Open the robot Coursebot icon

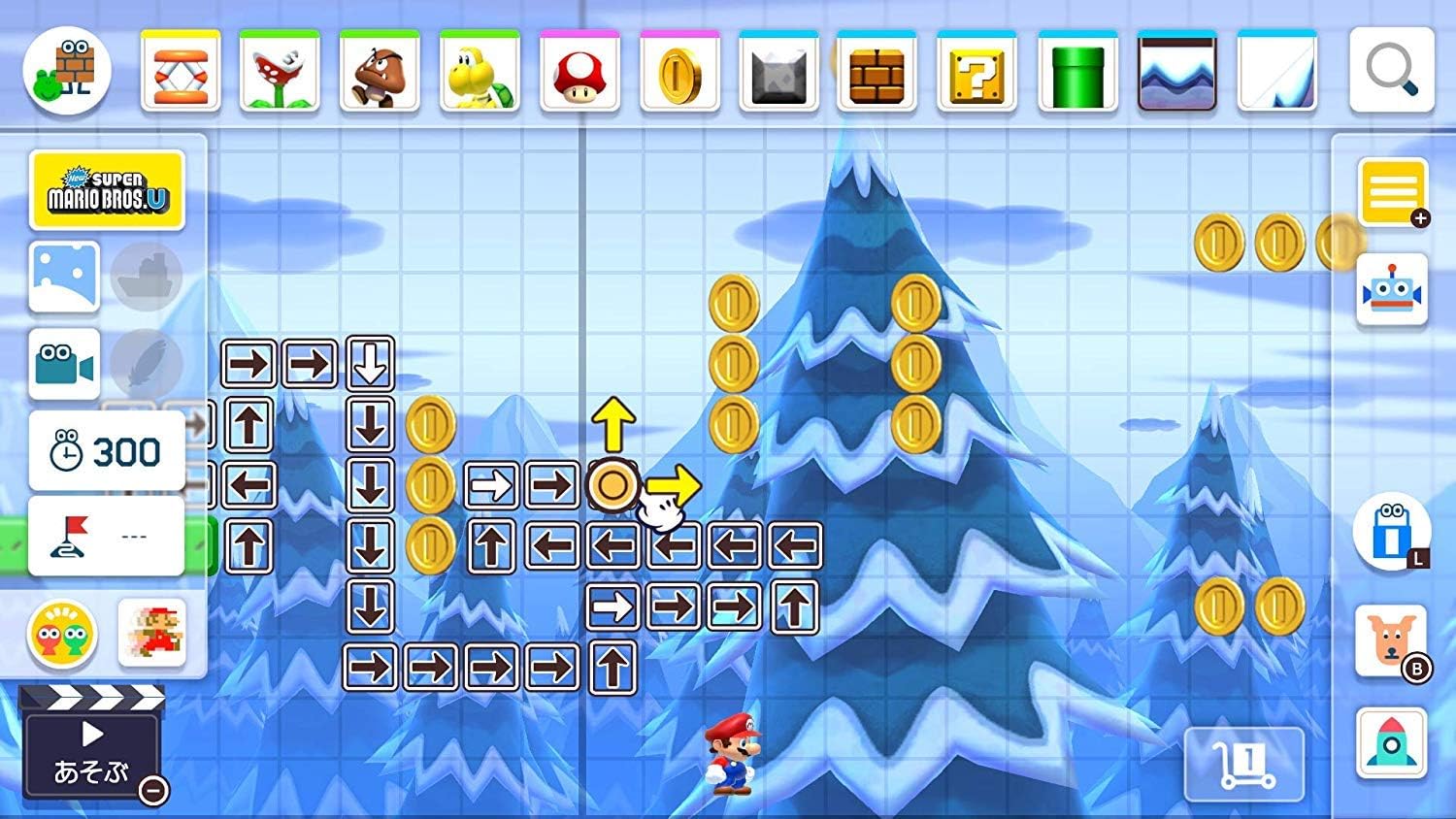(x=1392, y=287)
